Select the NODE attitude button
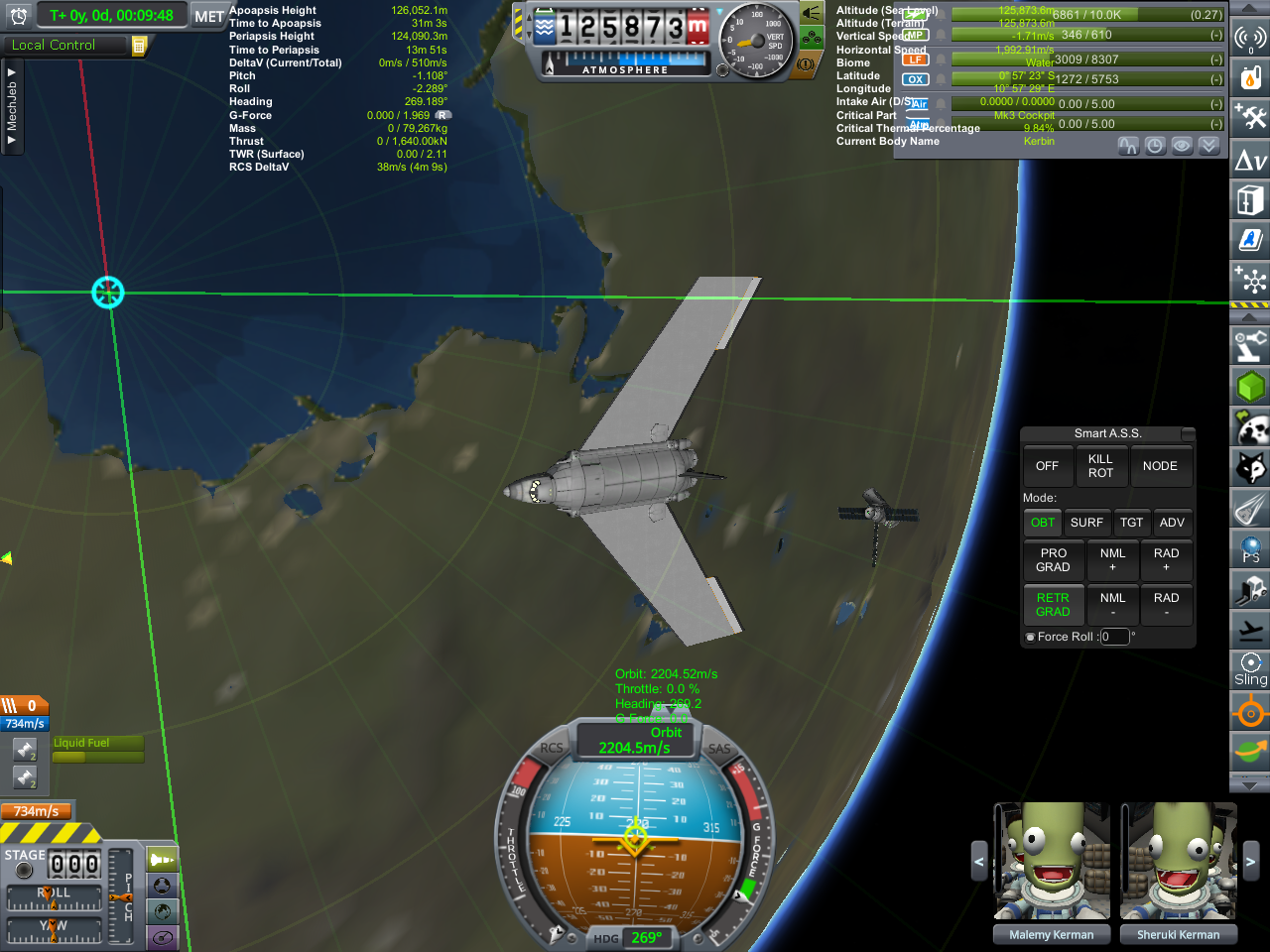1270x952 pixels. tap(1159, 466)
